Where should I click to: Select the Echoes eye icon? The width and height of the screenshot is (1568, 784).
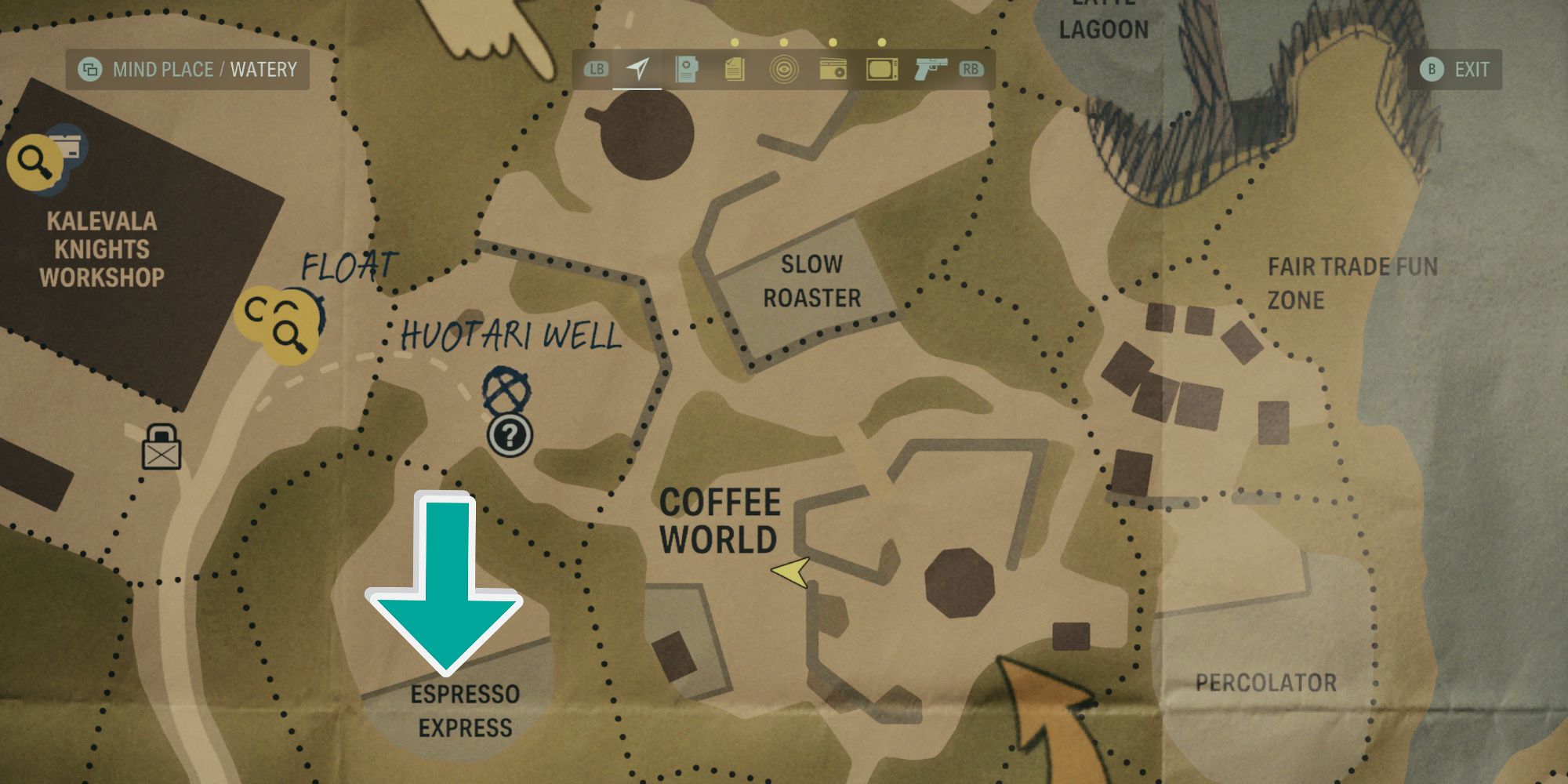[784, 71]
